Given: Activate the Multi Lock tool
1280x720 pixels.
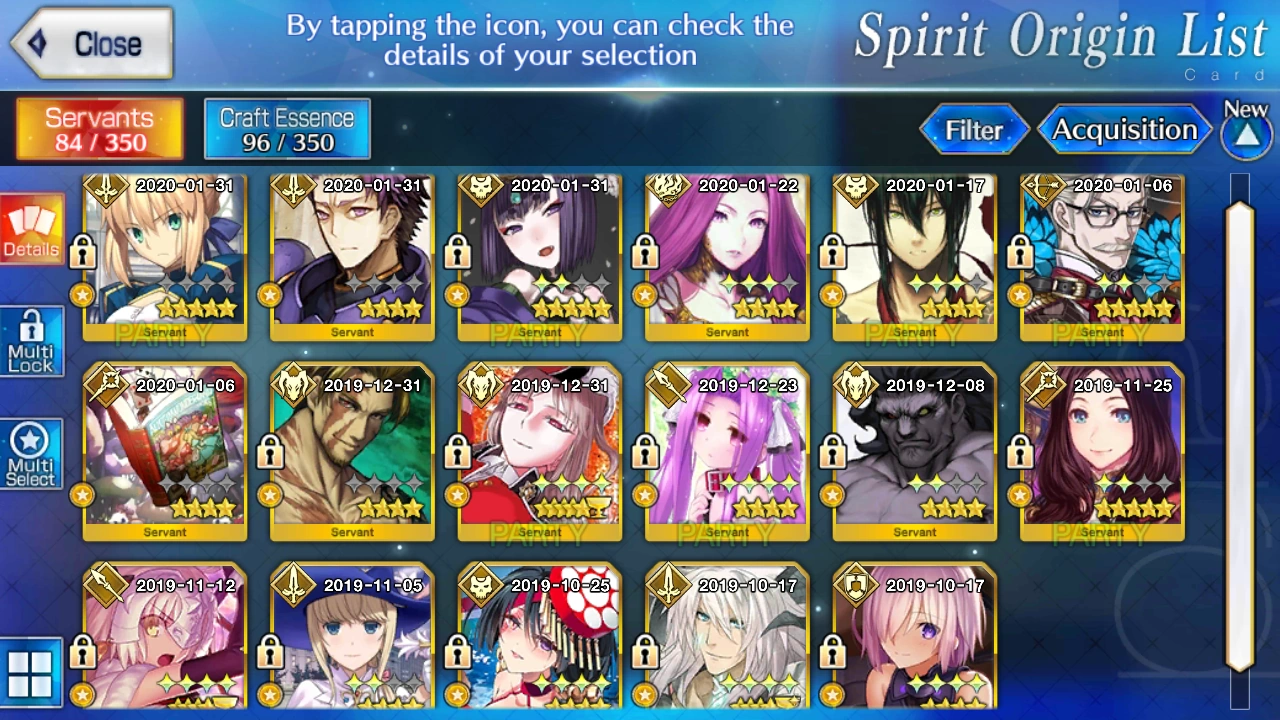Looking at the screenshot, I should pos(30,341).
